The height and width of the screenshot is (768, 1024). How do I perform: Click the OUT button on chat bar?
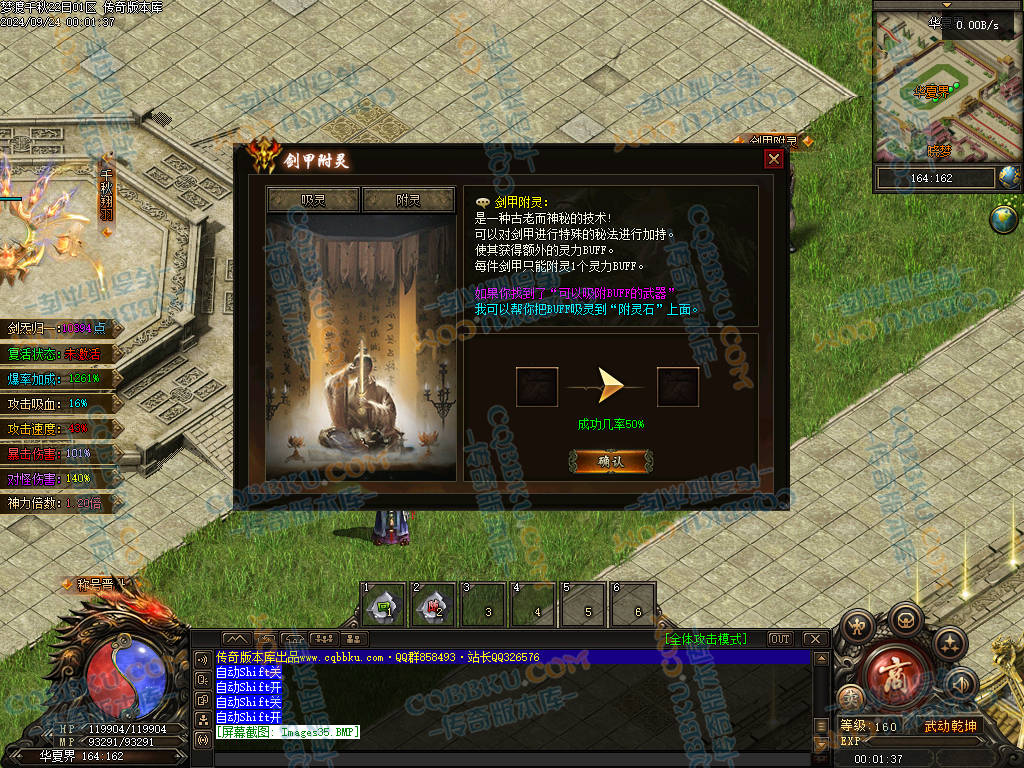pos(779,639)
